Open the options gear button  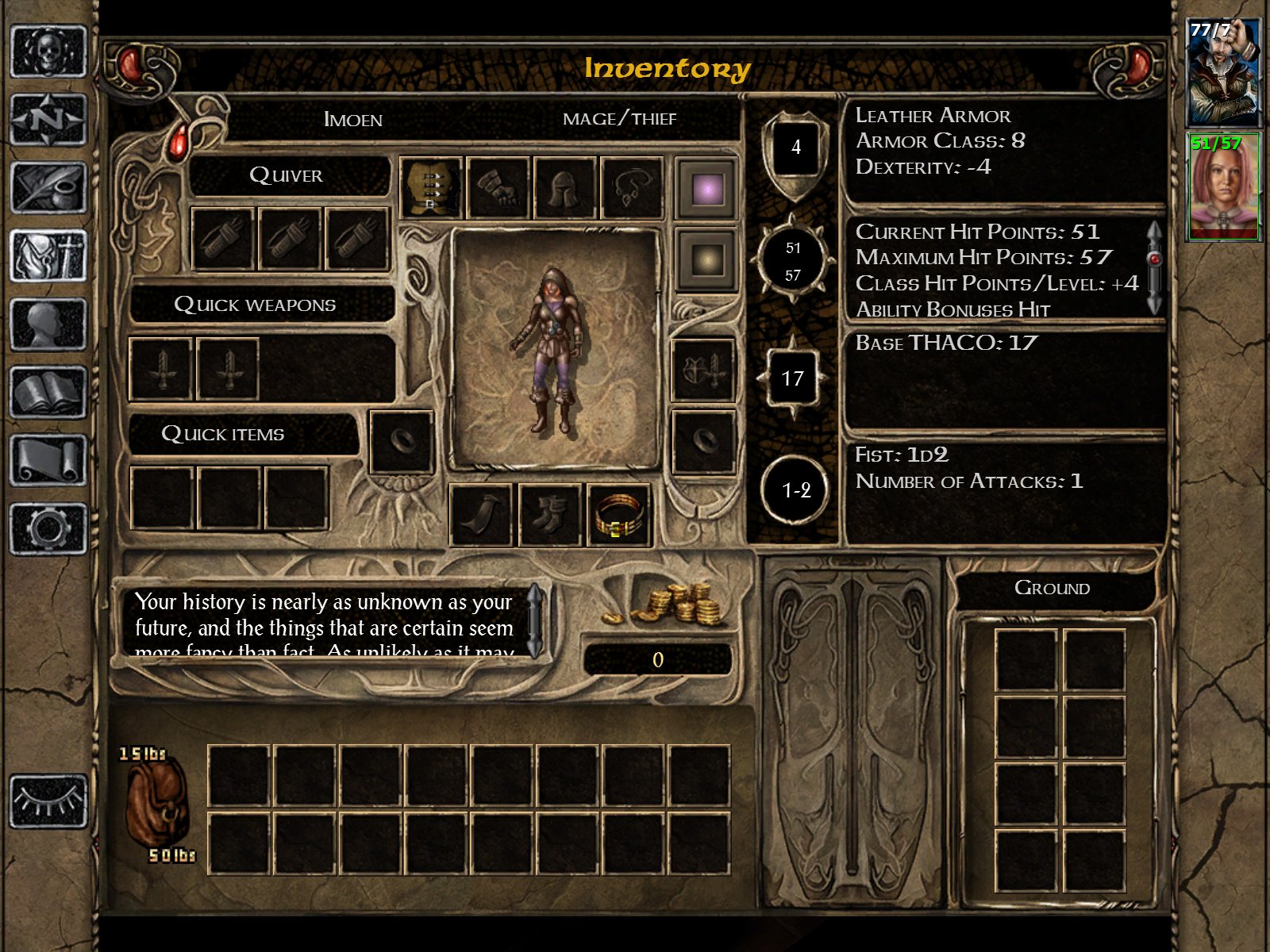[x=48, y=528]
